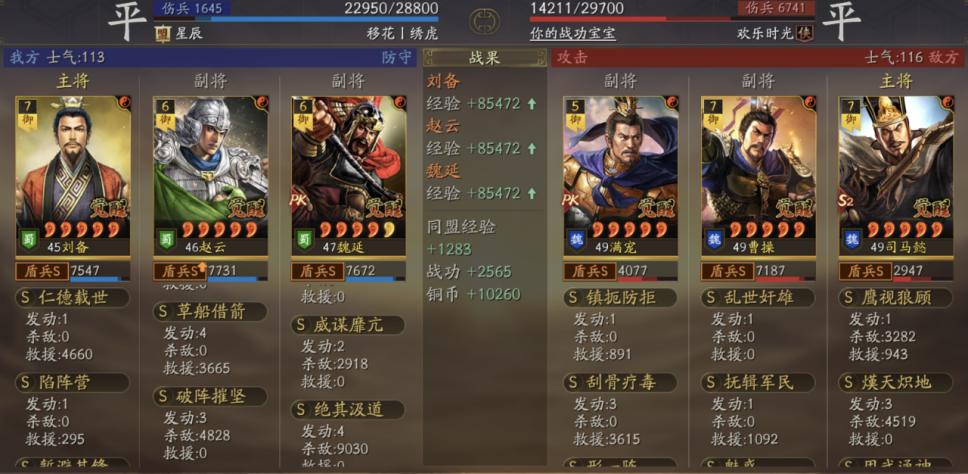Inspect the 鹰视狼顾 skill
Image resolution: width=968 pixels, height=474 pixels.
(895, 297)
